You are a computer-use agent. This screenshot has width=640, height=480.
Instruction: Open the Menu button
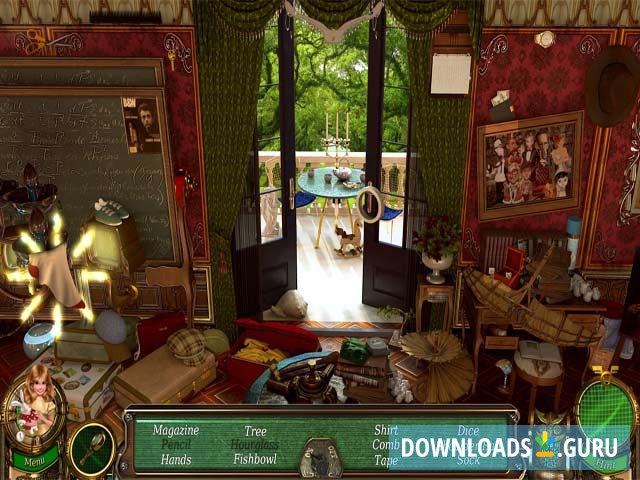(x=33, y=463)
